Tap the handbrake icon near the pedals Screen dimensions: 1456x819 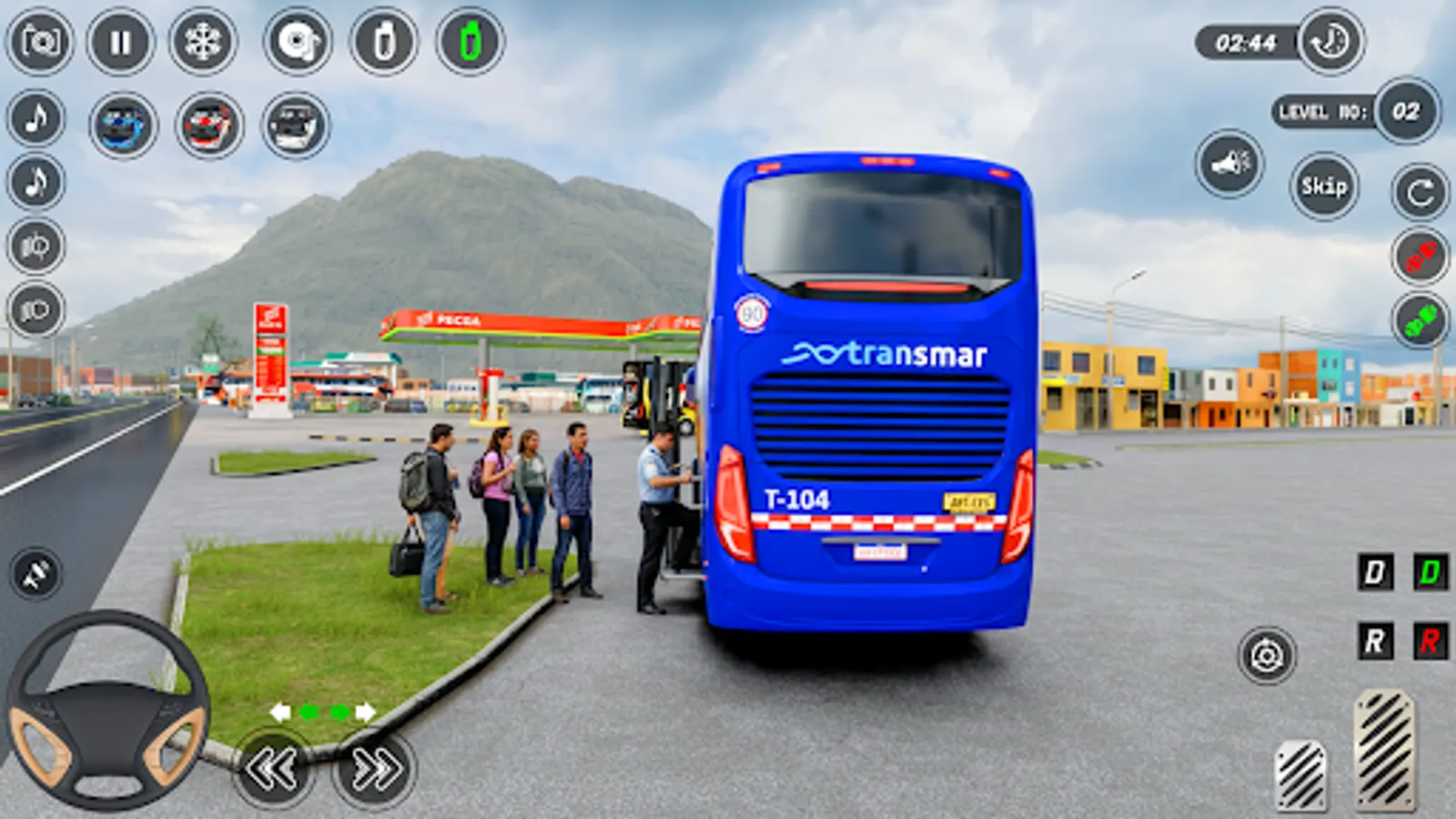[x=1263, y=653]
